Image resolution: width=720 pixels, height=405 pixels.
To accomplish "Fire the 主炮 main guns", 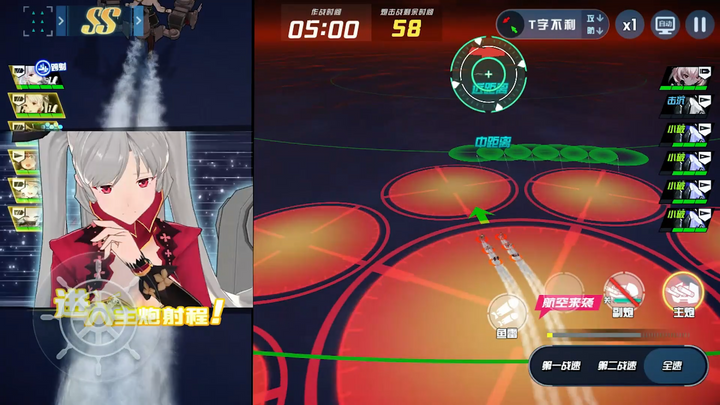I will [683, 292].
